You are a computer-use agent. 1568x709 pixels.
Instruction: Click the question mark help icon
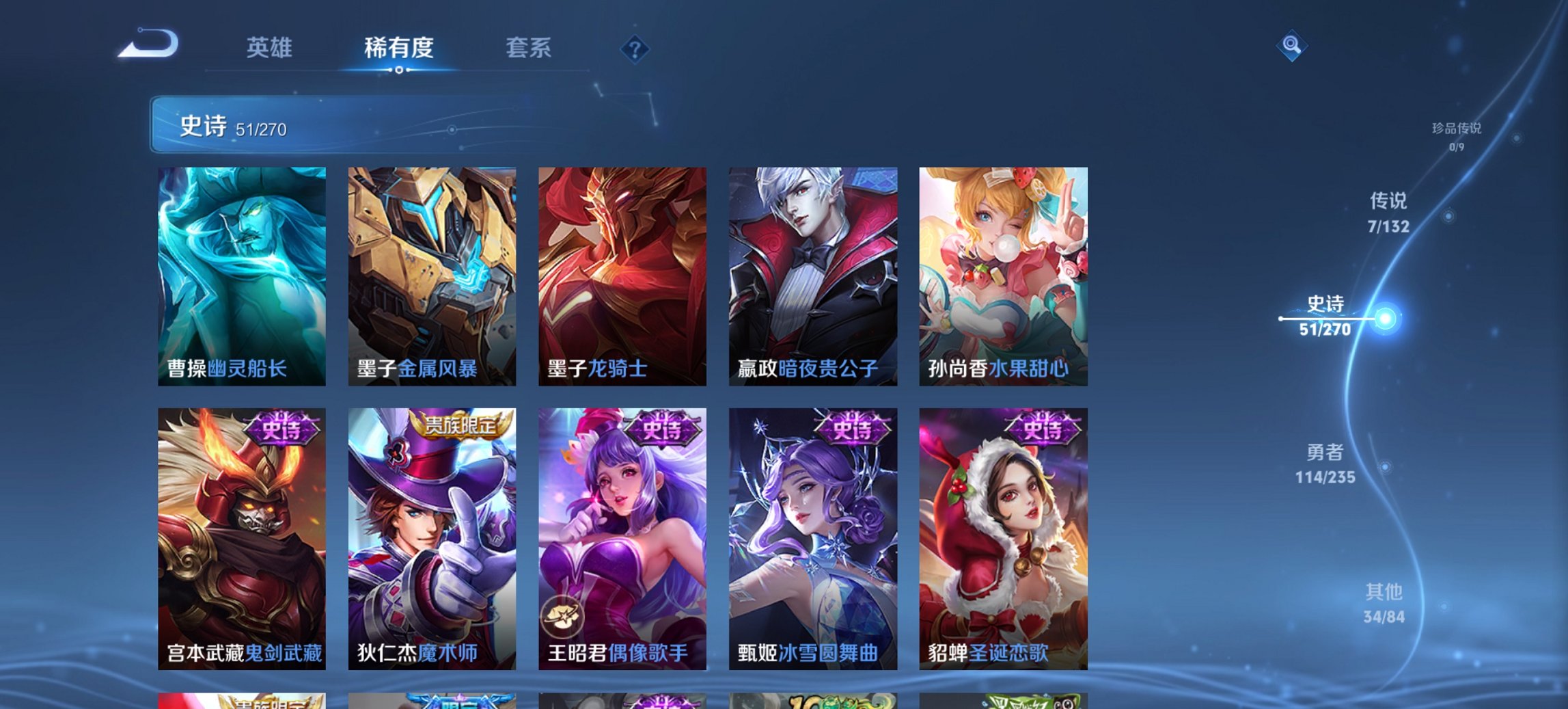[x=635, y=48]
